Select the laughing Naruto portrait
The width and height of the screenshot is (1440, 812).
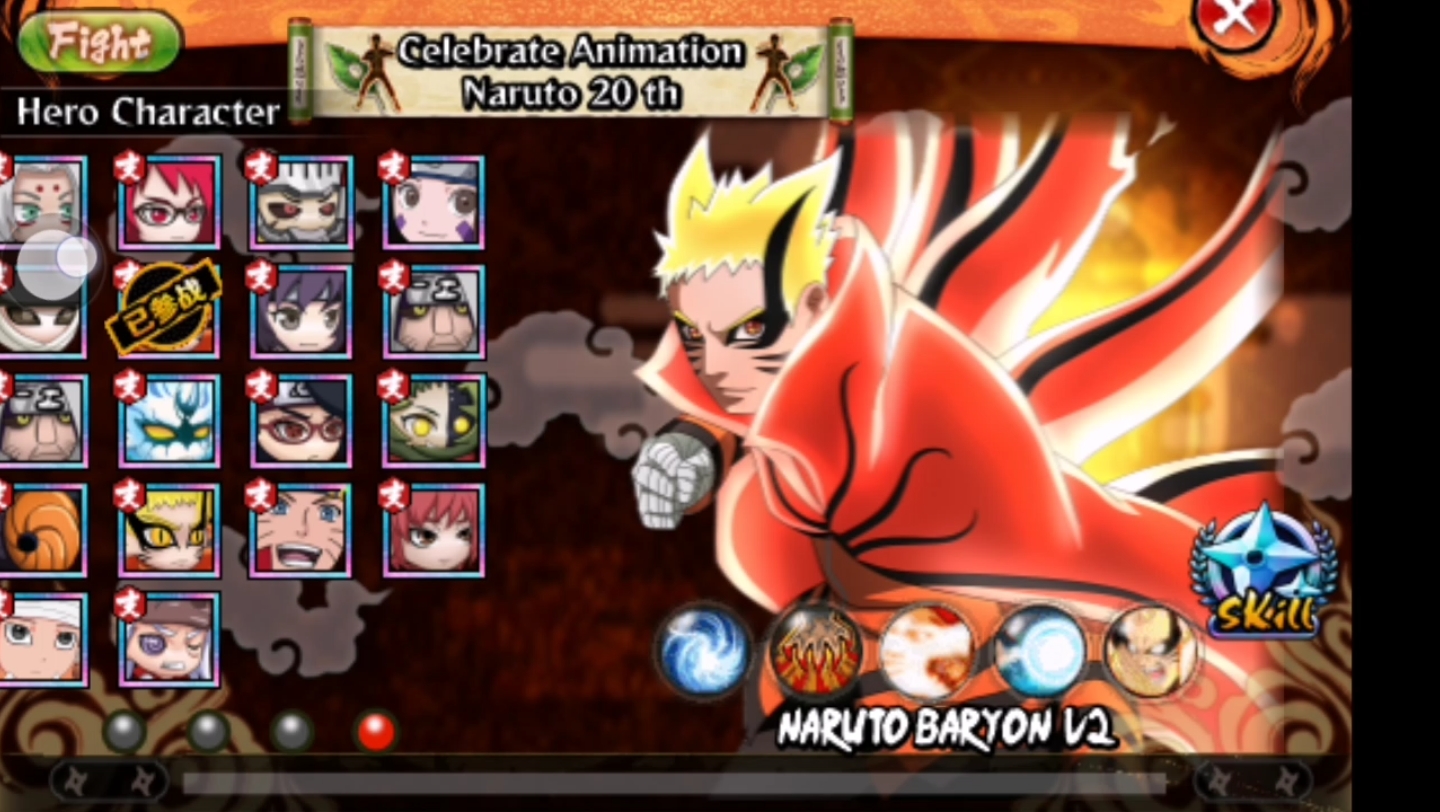point(301,530)
